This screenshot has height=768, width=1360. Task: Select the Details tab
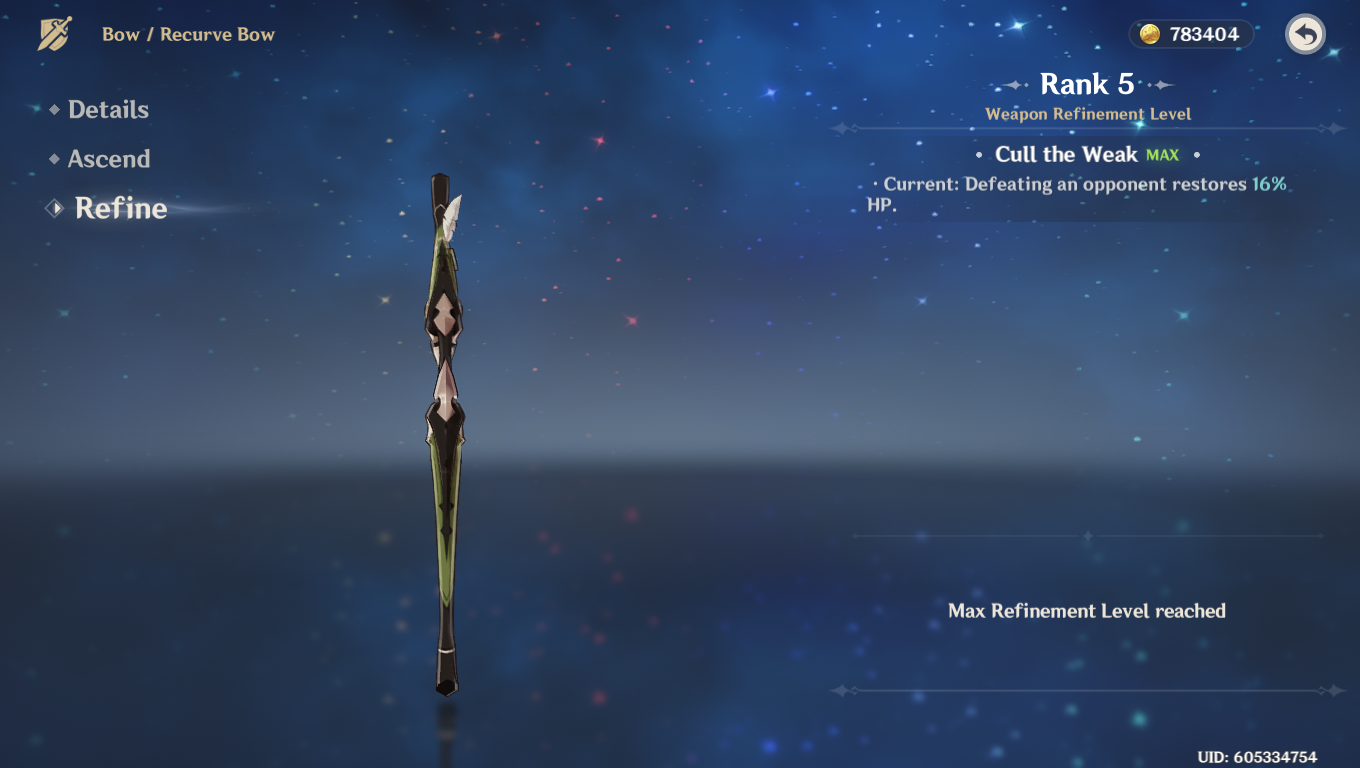click(108, 110)
